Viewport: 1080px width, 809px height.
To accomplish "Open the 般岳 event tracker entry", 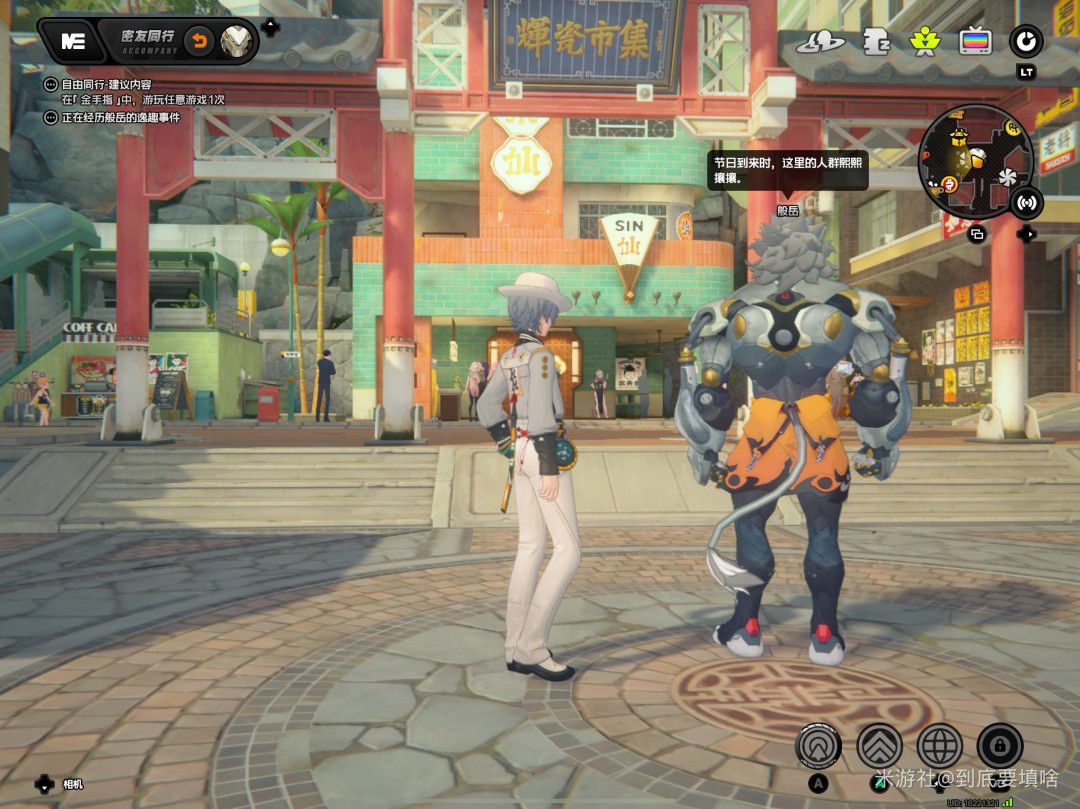I will point(120,118).
